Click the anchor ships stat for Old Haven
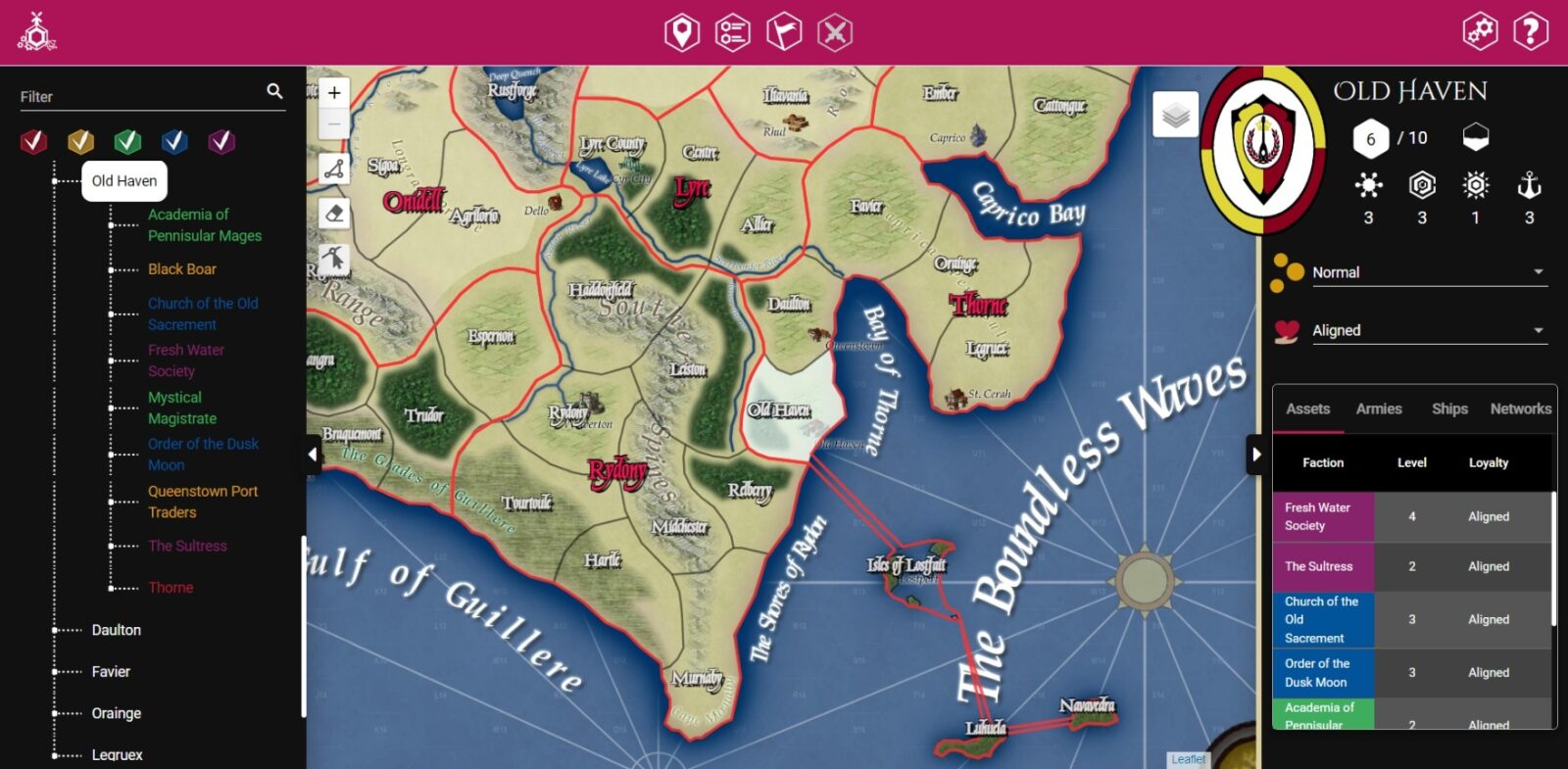 1528,184
